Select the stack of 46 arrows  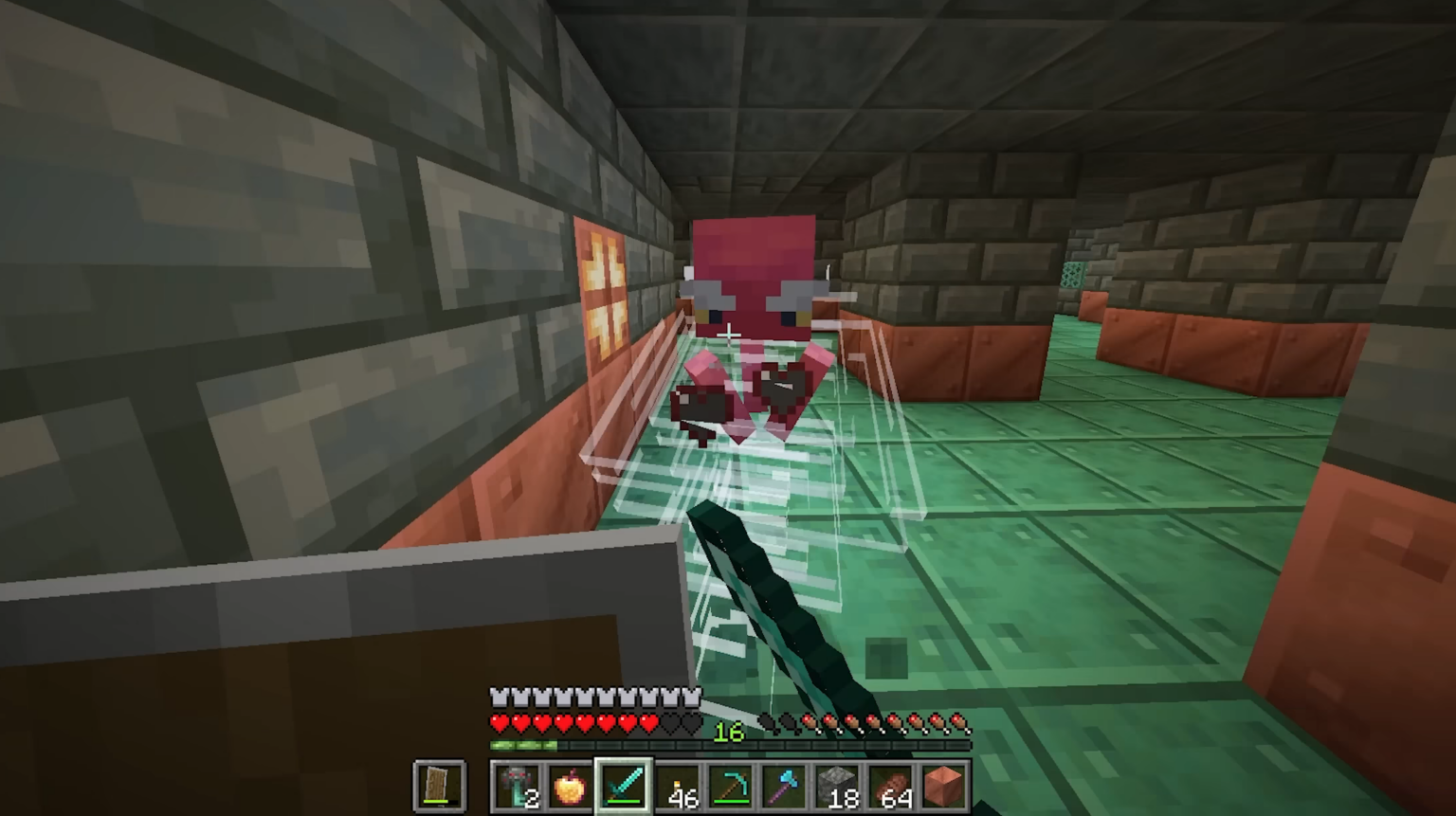click(x=677, y=787)
